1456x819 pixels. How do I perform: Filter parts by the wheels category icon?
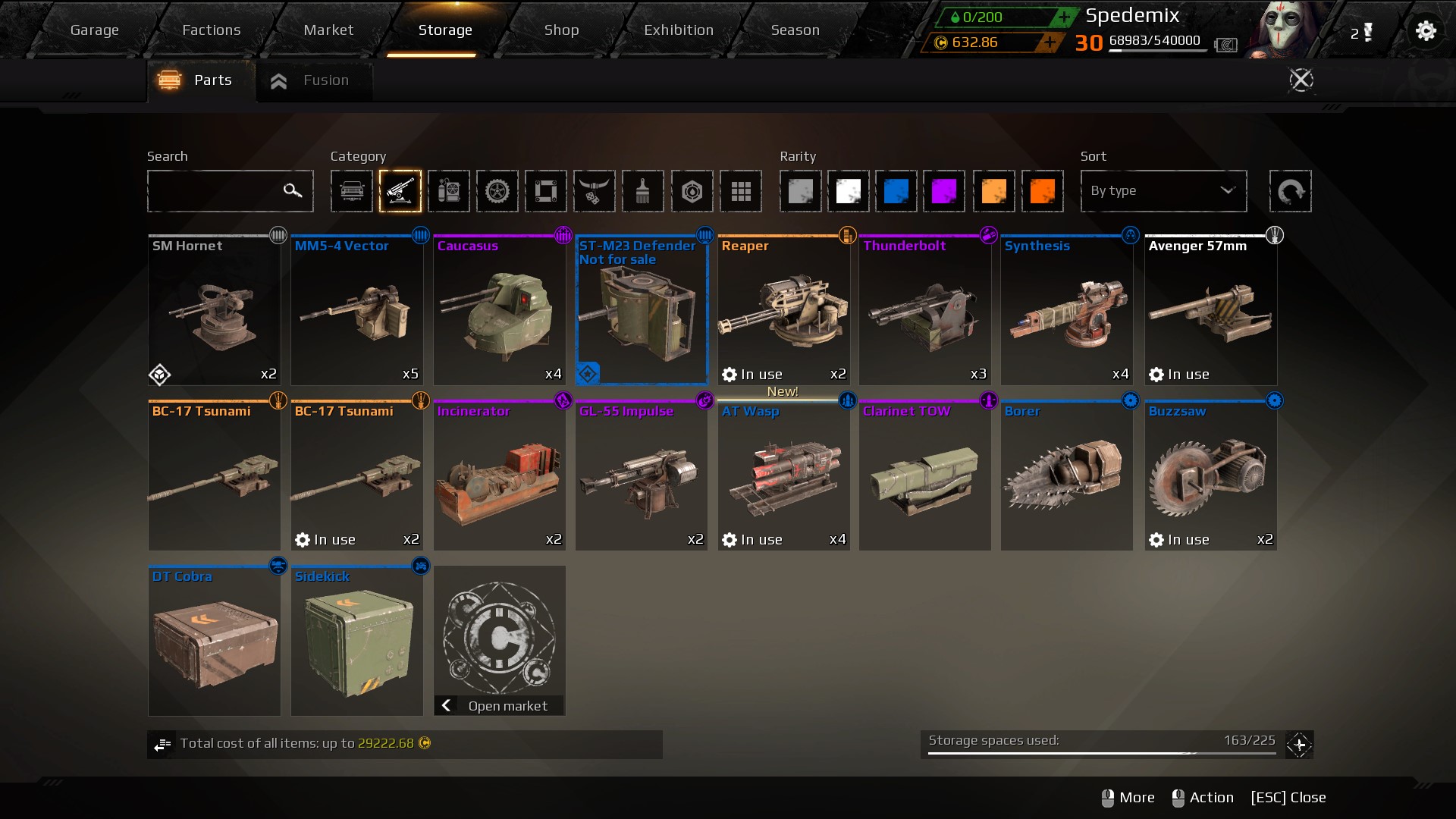pyautogui.click(x=498, y=191)
